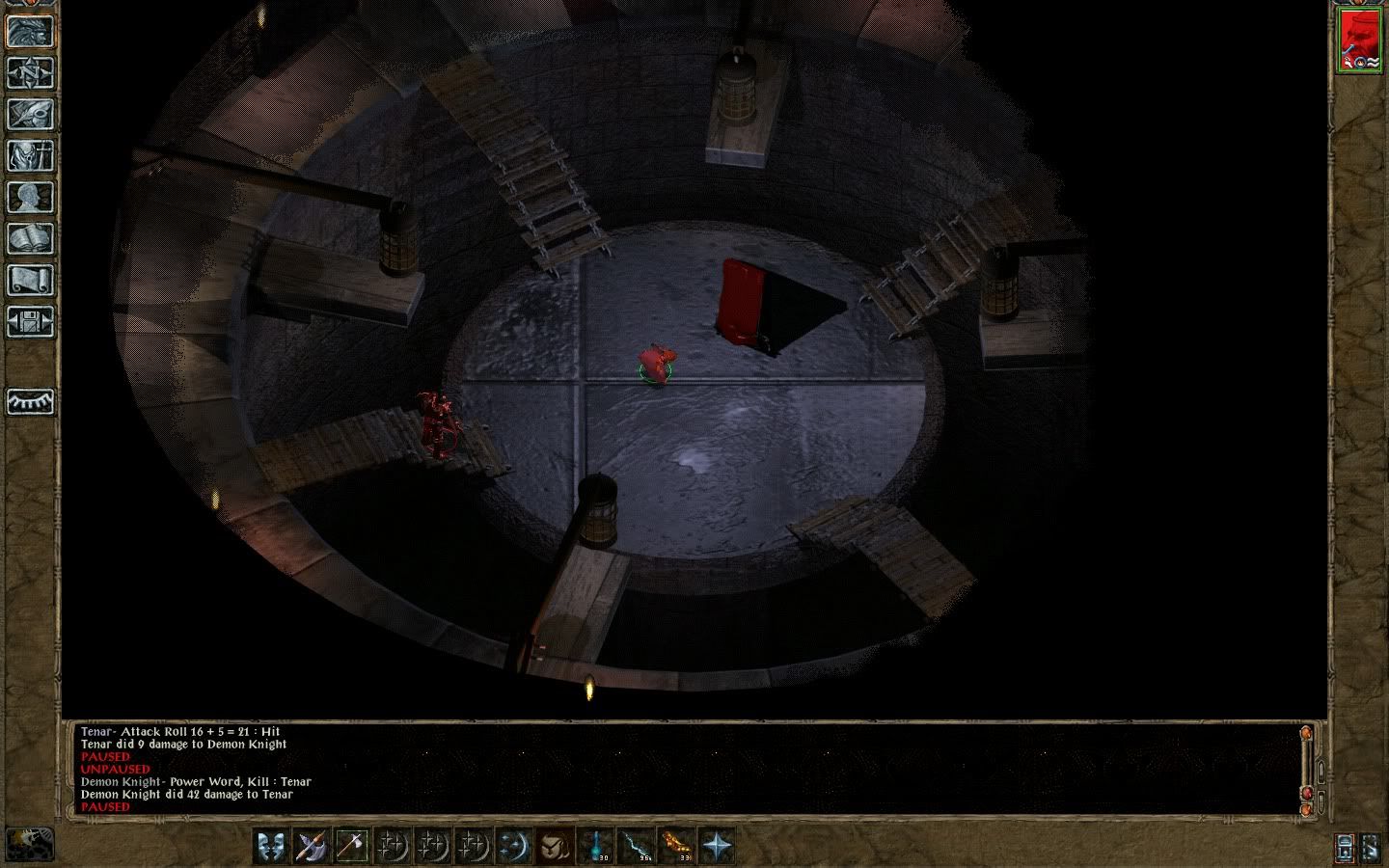This screenshot has height=868, width=1389.
Task: Click the rest eye button
Action: 31,401
